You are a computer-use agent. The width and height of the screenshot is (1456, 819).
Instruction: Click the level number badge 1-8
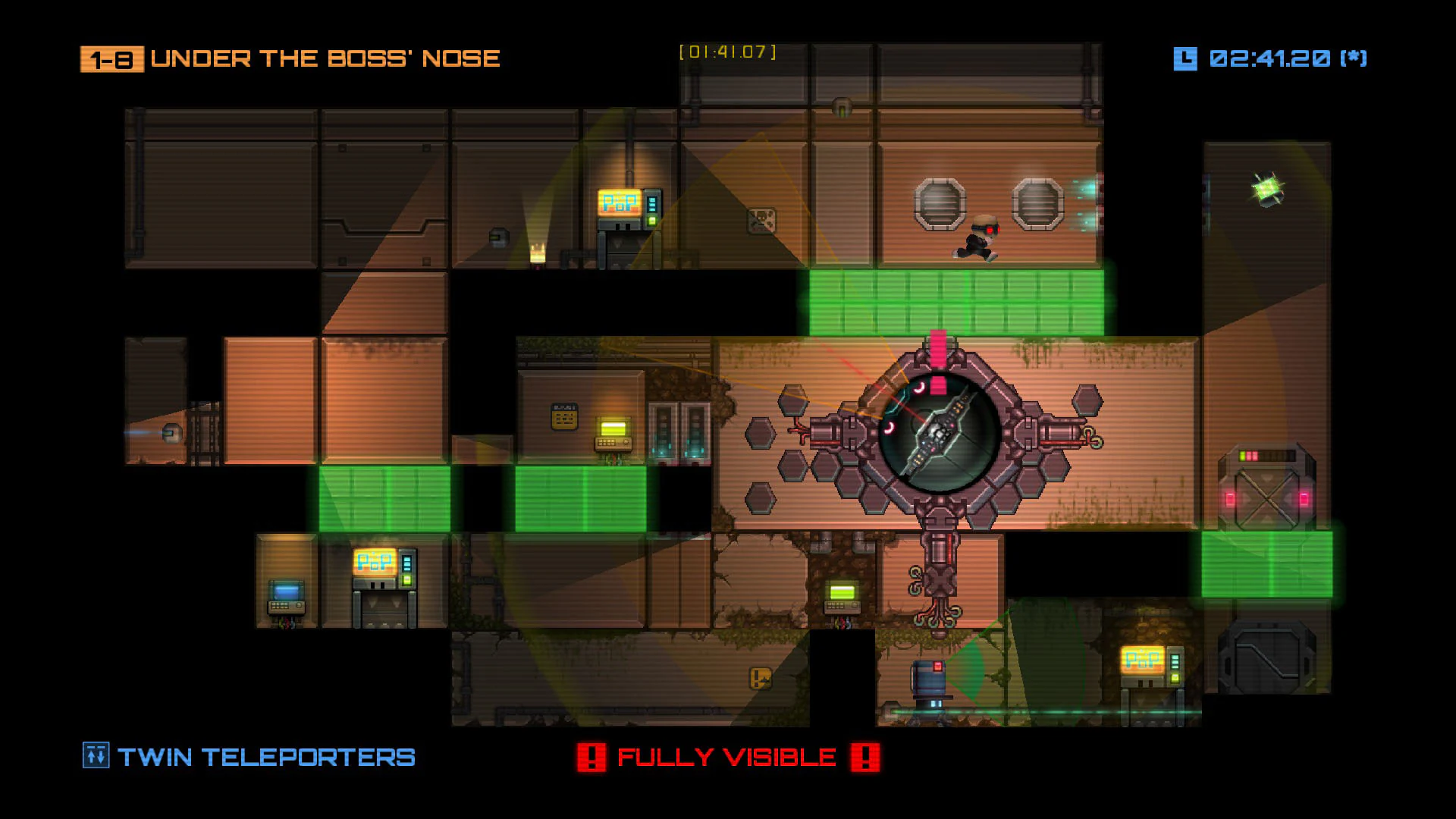[111, 58]
